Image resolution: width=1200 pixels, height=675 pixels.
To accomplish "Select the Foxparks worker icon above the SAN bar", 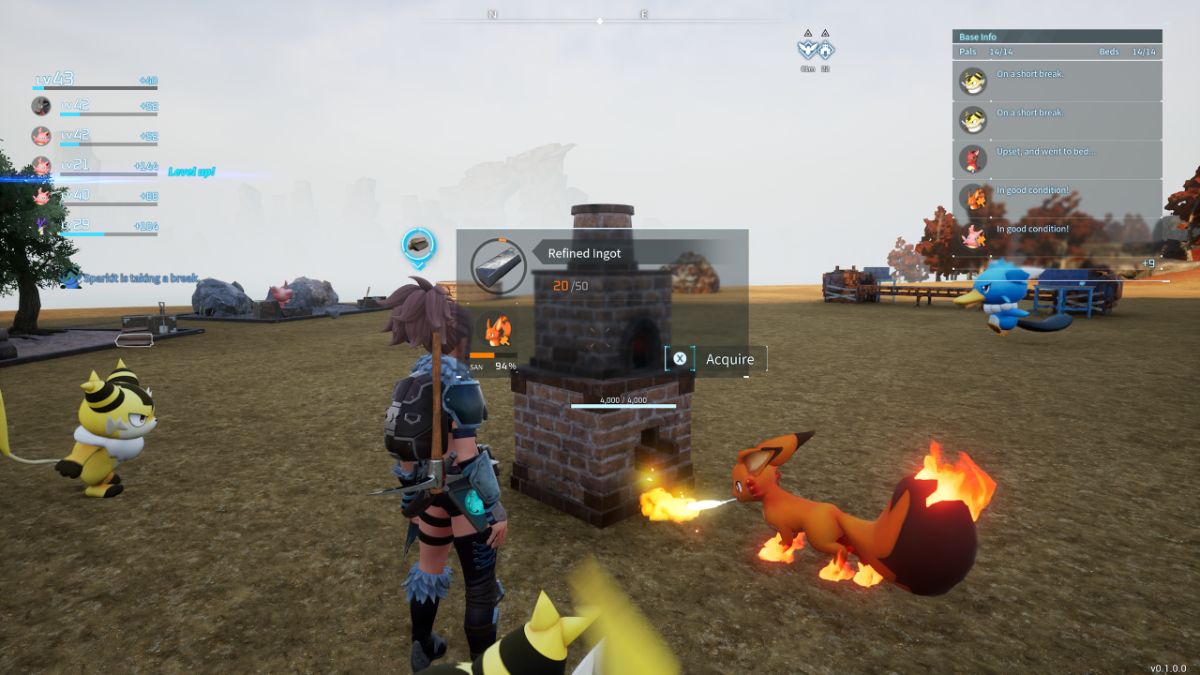I will [497, 329].
